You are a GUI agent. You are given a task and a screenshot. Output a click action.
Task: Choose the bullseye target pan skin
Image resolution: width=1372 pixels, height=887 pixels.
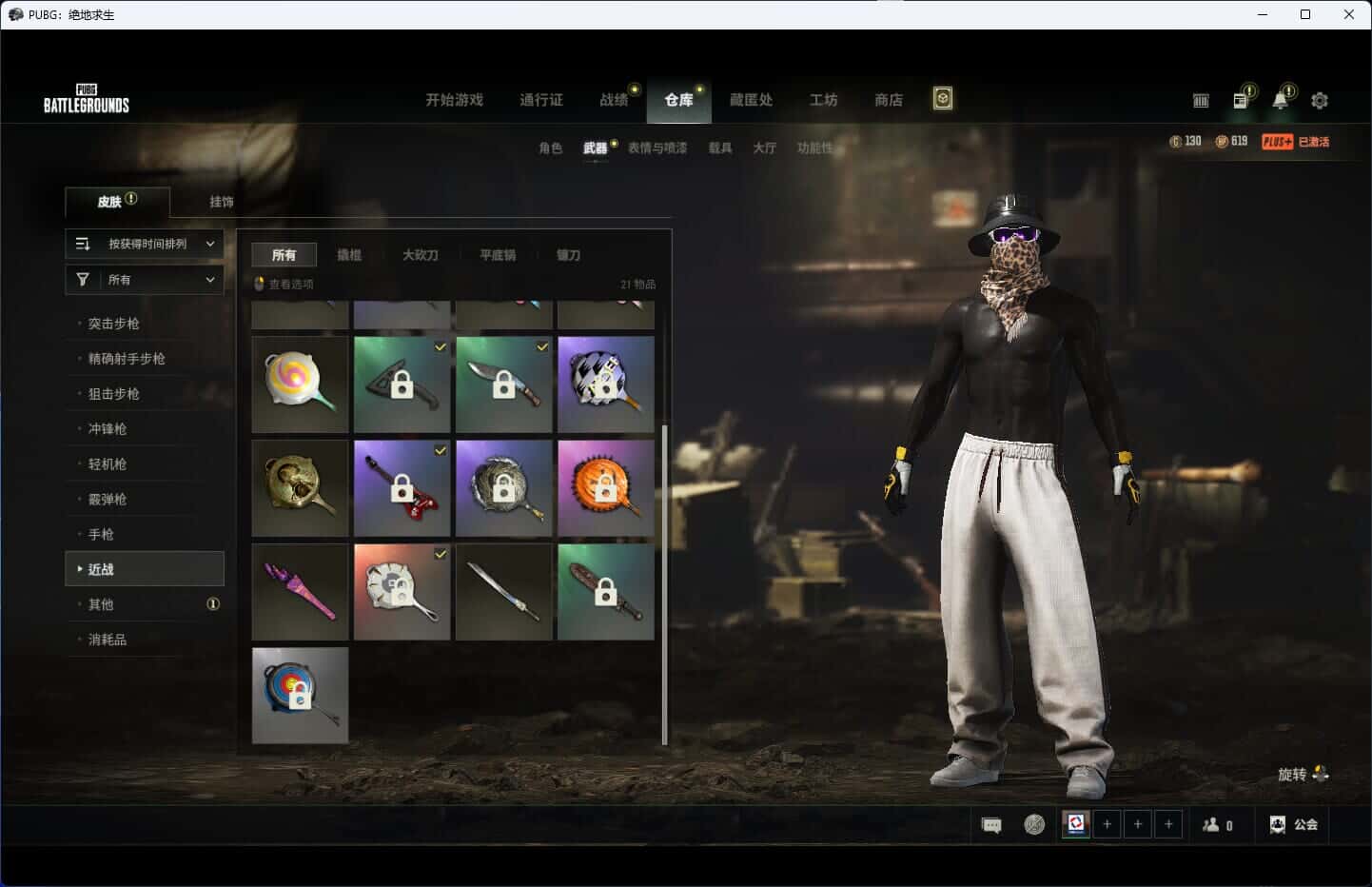point(300,696)
